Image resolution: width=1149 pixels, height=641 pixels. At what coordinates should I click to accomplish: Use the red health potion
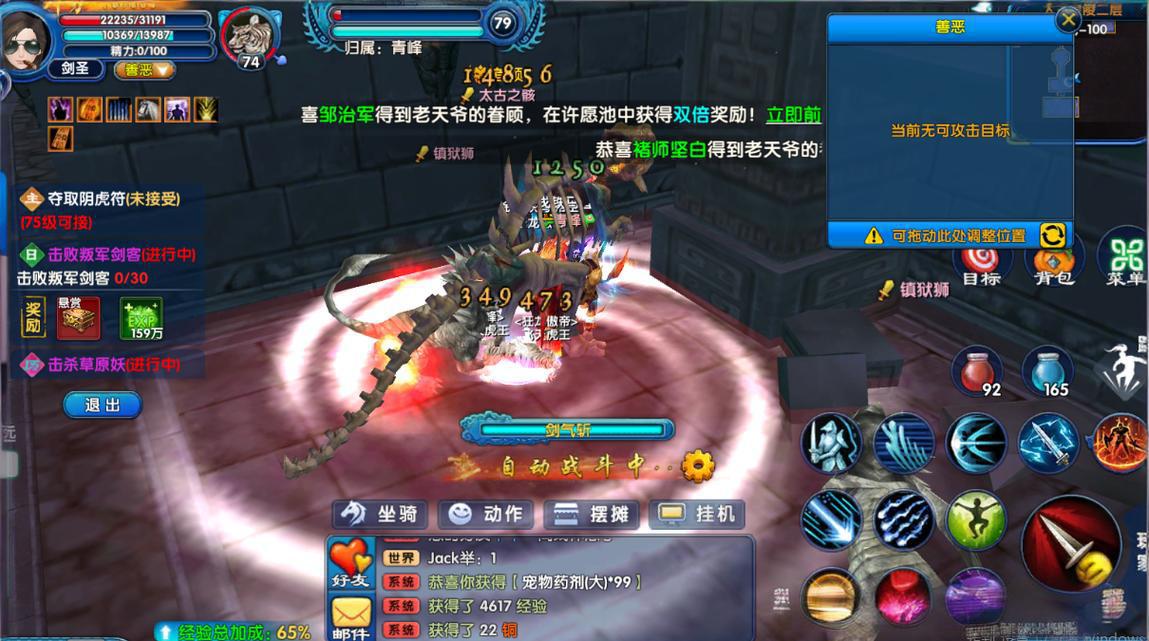click(x=976, y=370)
